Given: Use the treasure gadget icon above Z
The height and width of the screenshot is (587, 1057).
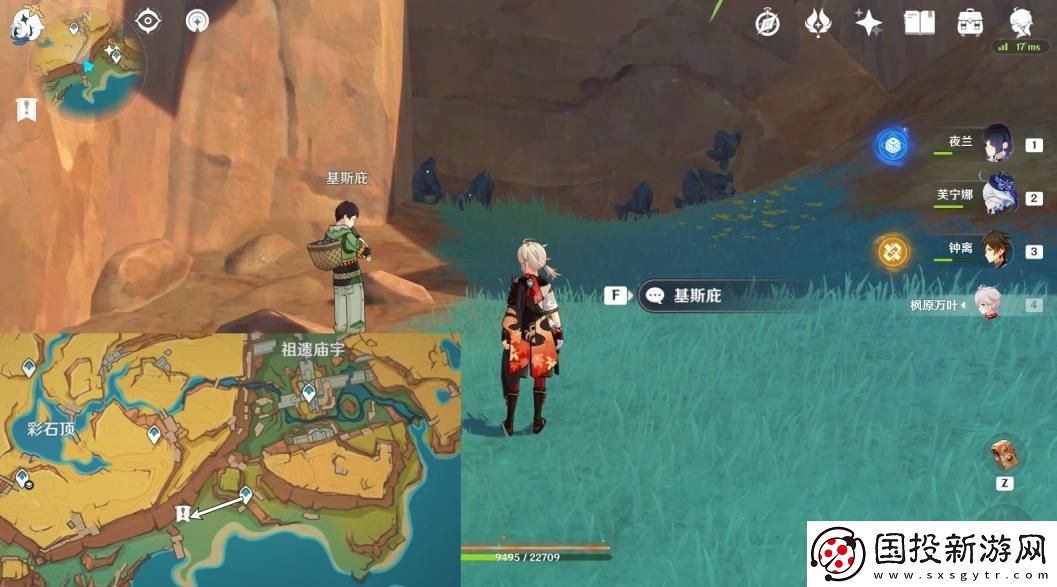Looking at the screenshot, I should click(1004, 455).
